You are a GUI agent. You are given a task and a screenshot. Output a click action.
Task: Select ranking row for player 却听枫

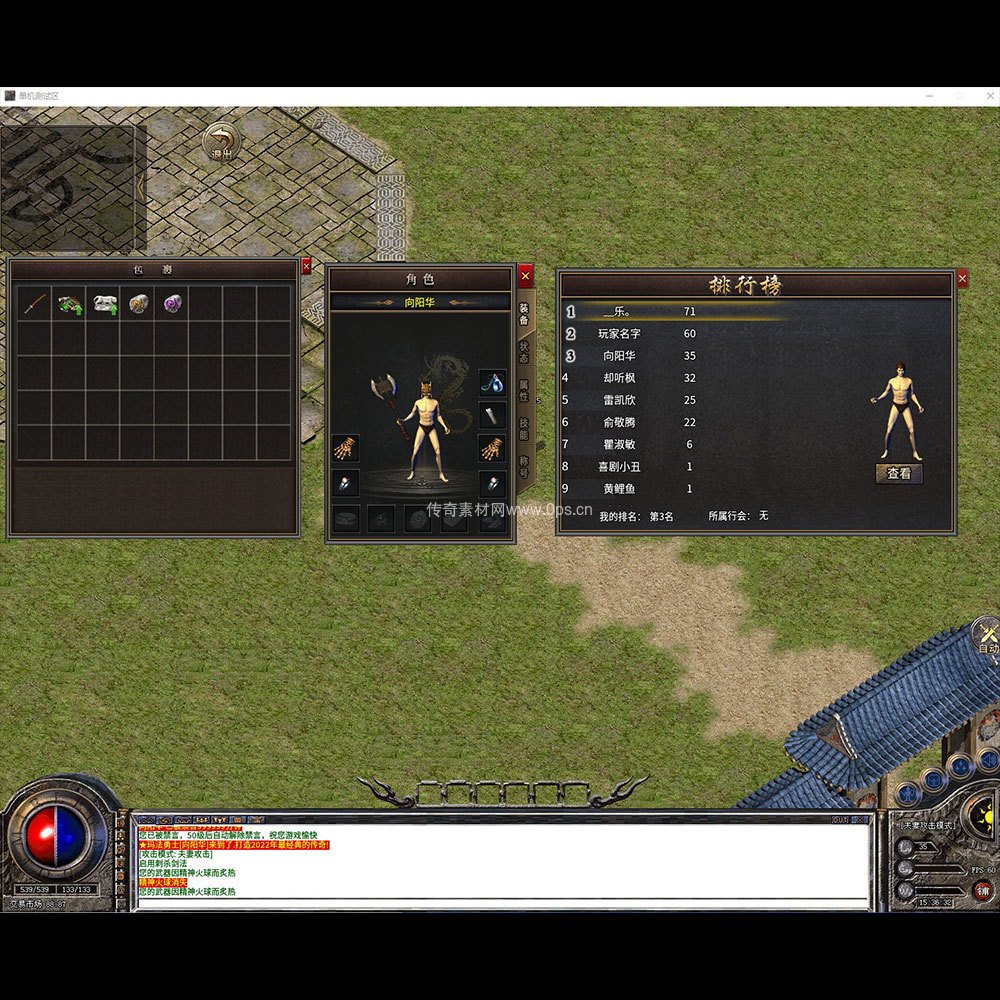618,378
